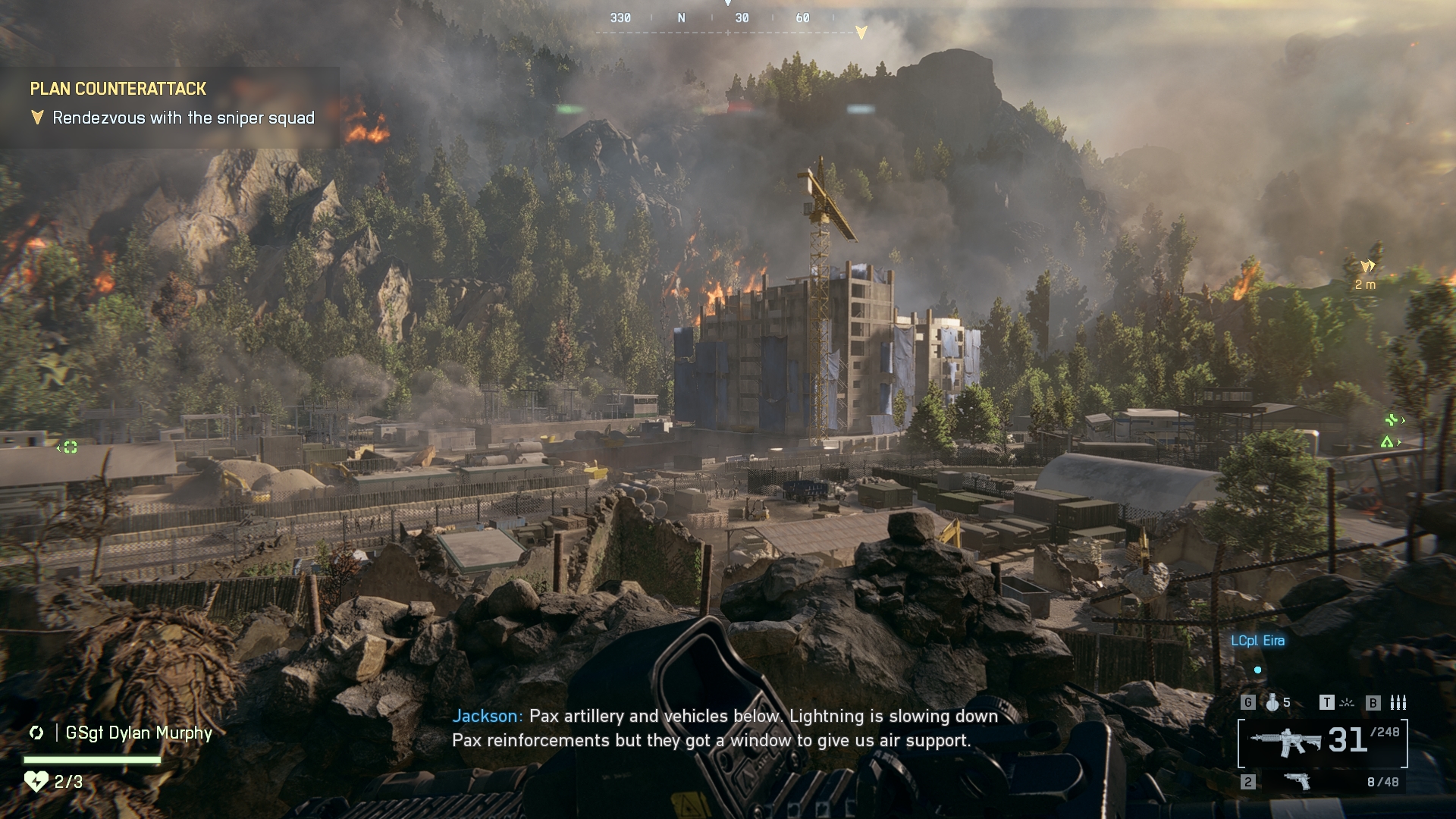Viewport: 1456px width, 819px height.
Task: Click the LCpl. Eira squadmate name tag
Action: [1257, 641]
